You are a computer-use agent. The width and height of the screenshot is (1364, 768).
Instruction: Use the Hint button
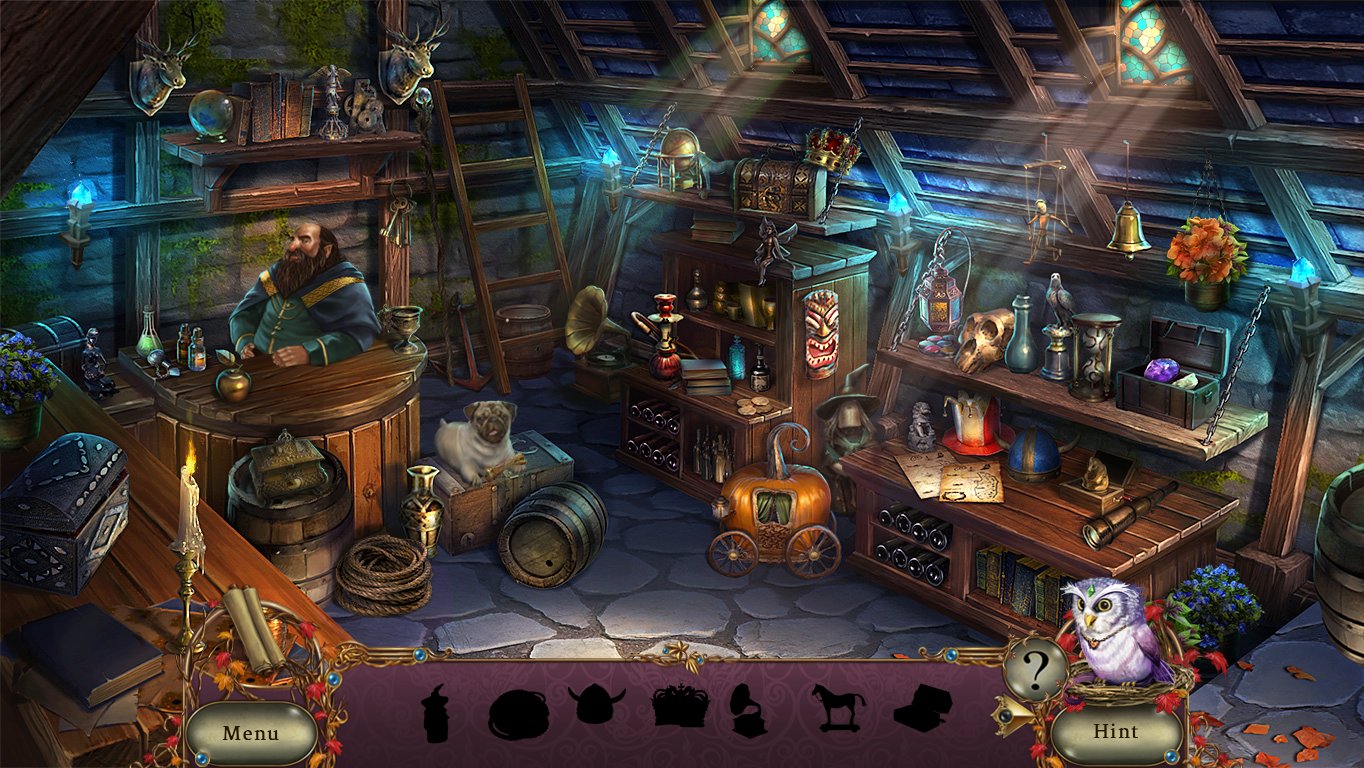click(1117, 731)
